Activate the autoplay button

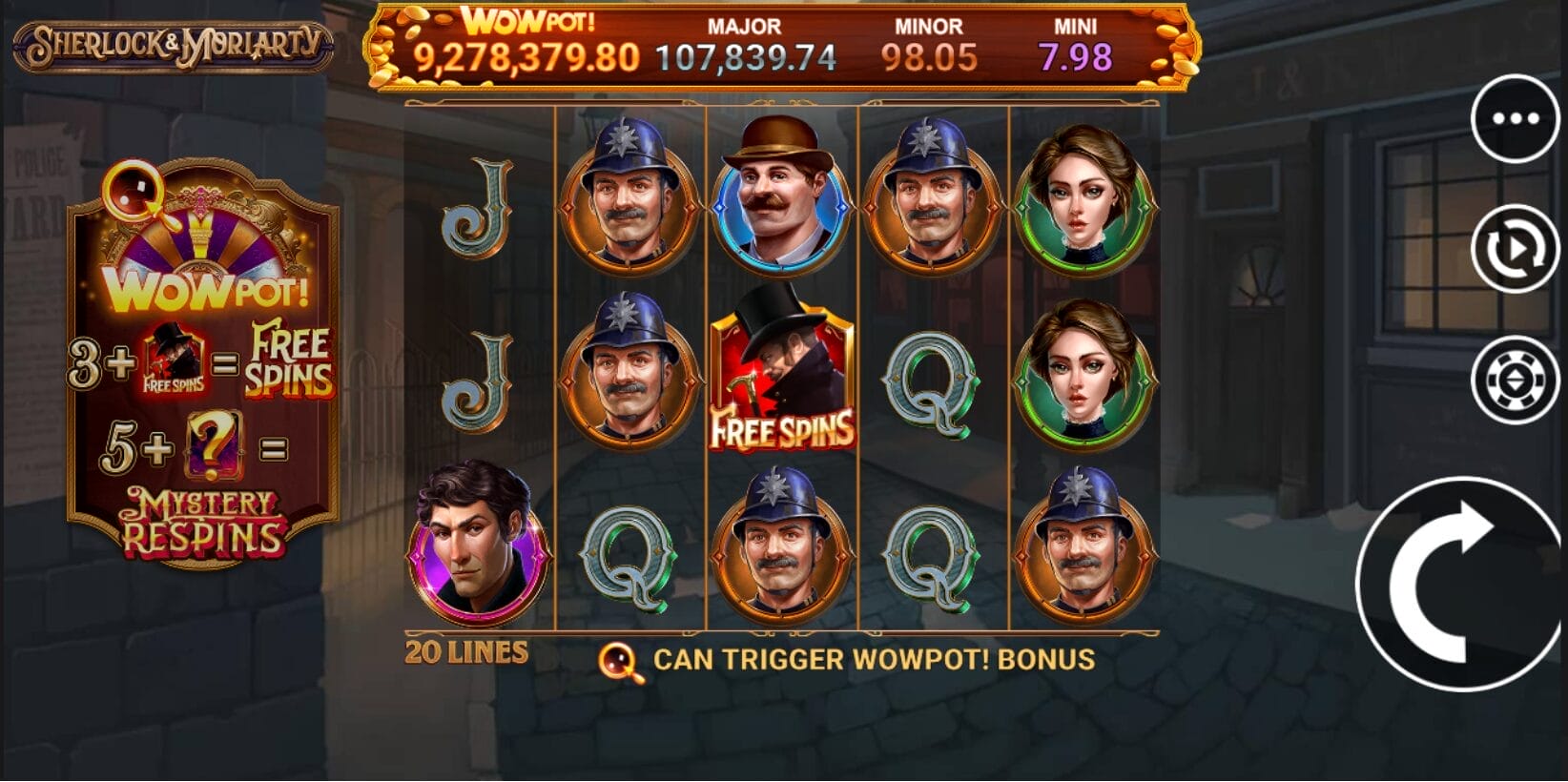point(1515,249)
